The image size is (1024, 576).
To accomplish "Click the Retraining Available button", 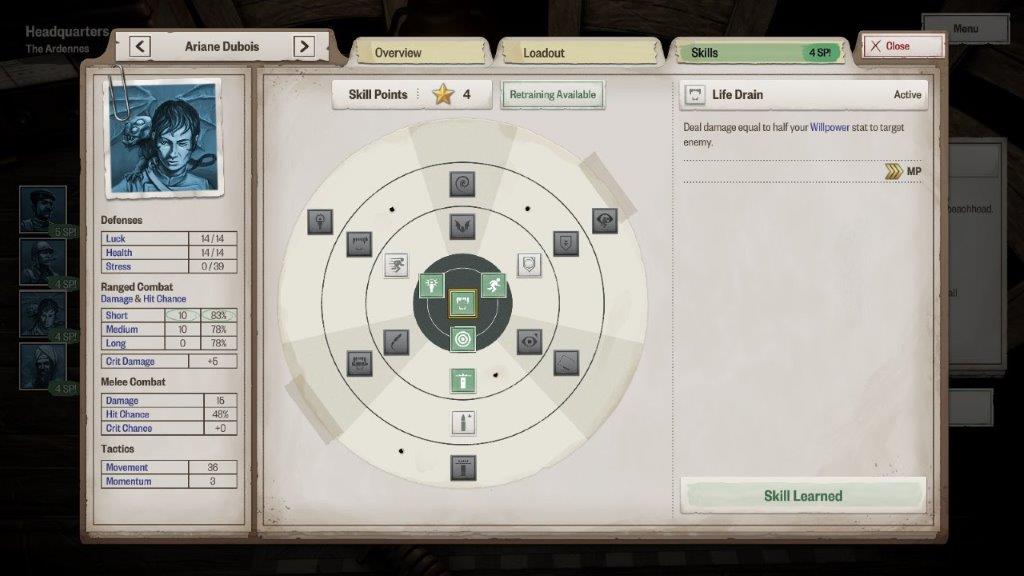I will click(x=552, y=95).
